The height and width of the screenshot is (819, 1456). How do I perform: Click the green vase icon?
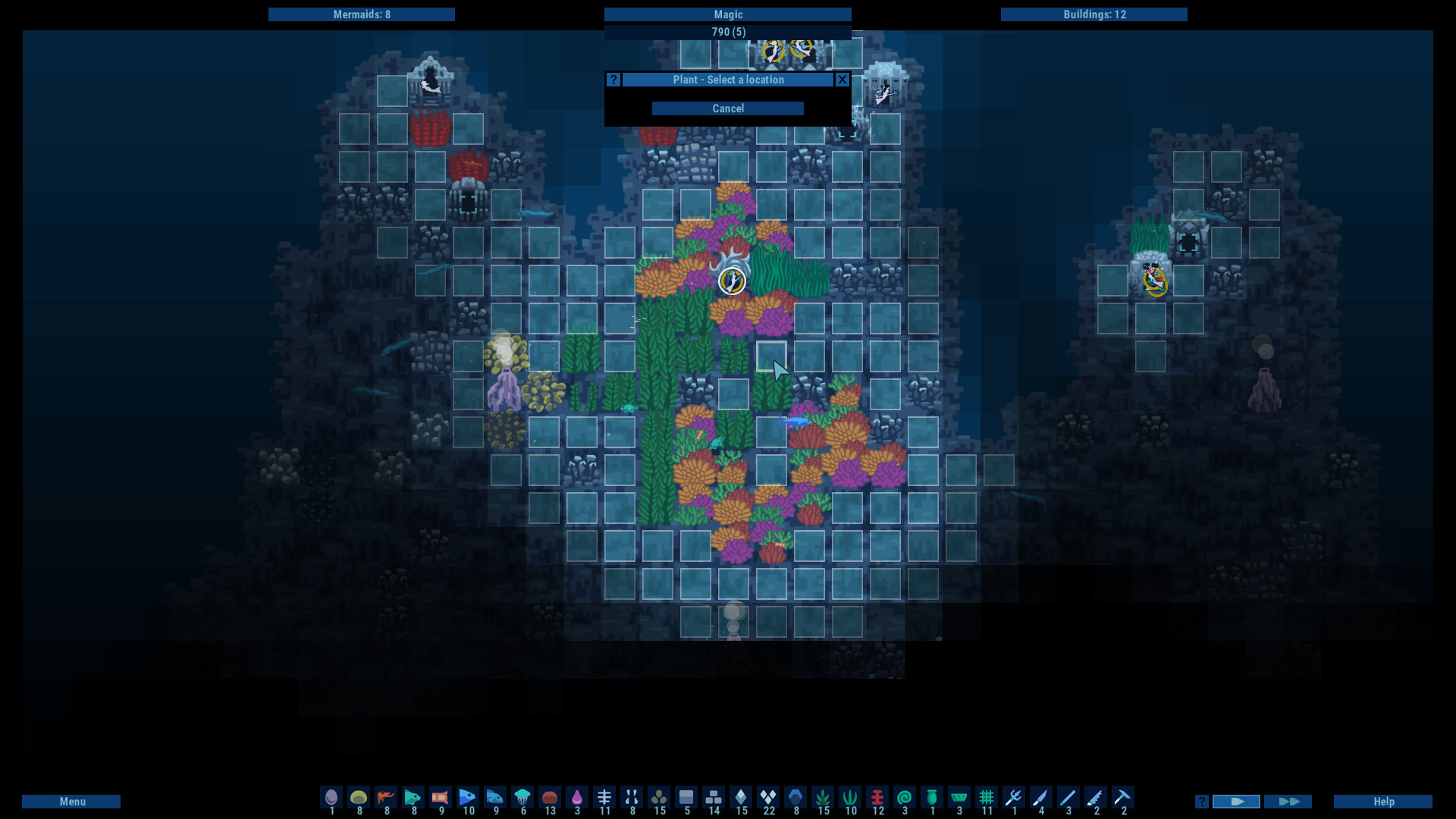[x=931, y=799]
